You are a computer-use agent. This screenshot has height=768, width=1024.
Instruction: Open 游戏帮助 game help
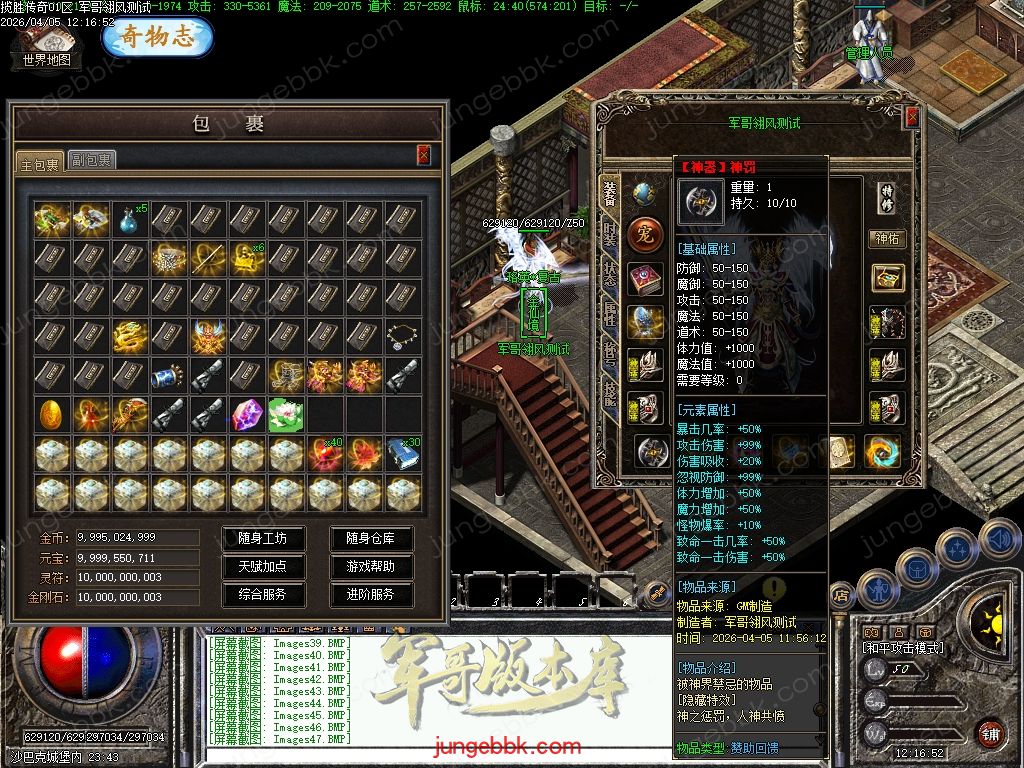coord(370,566)
